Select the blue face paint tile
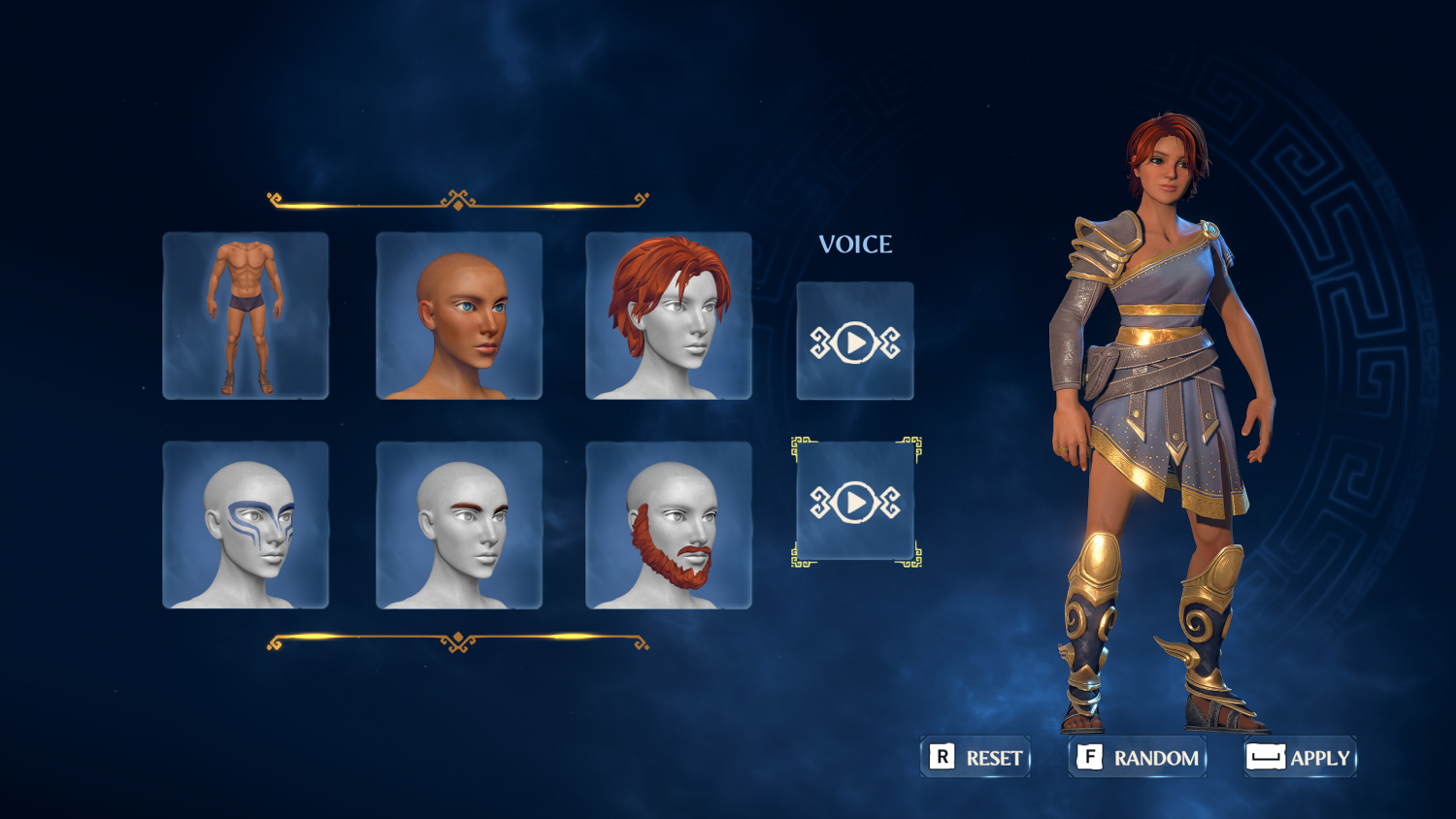 (246, 525)
